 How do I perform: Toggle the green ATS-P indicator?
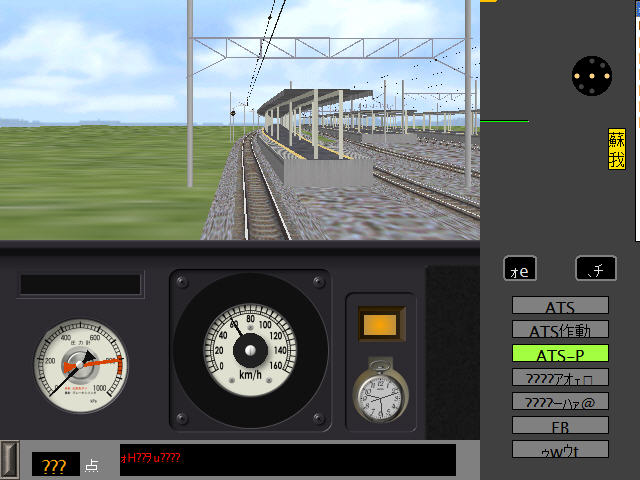(560, 354)
